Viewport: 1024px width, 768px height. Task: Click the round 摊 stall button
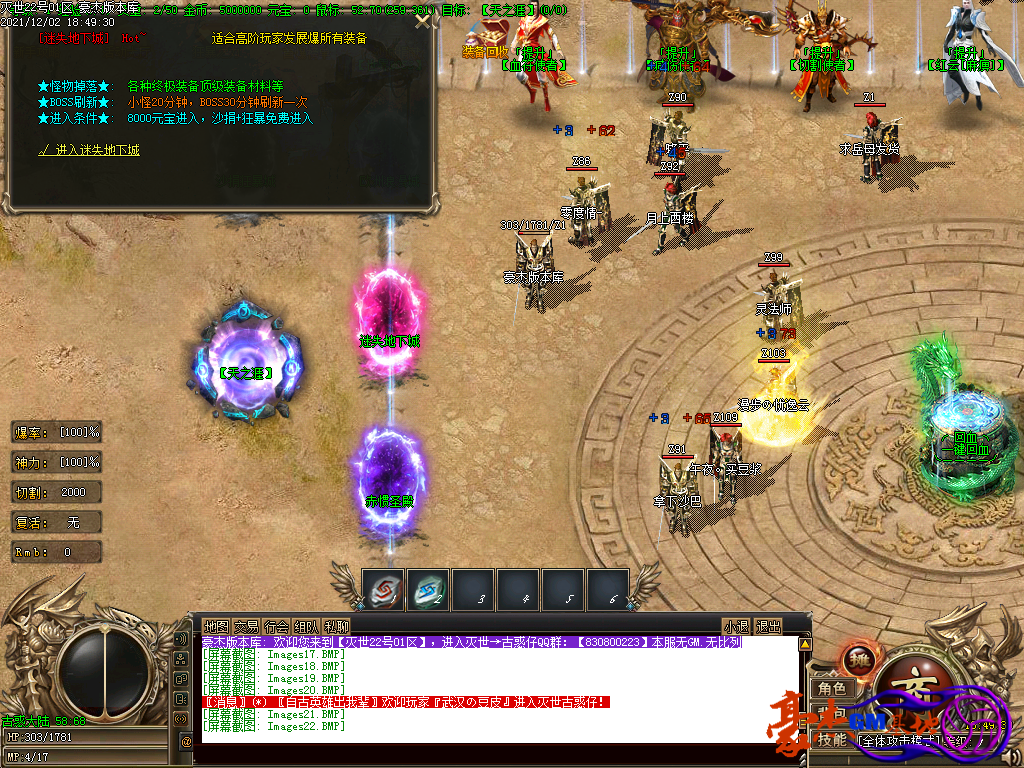pyautogui.click(x=859, y=662)
